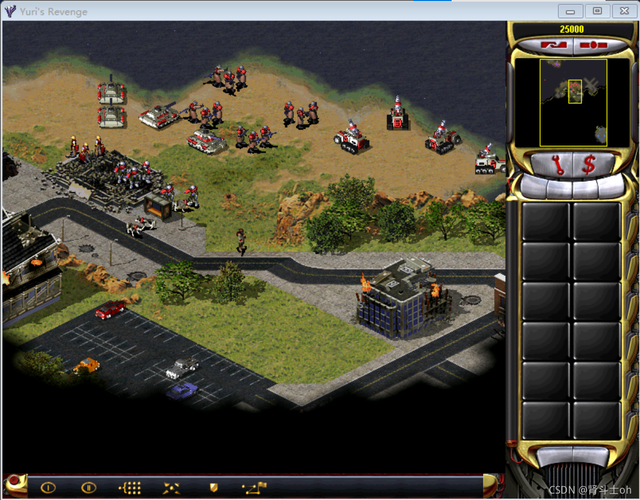
Task: Choose the type-select dotted grid command
Action: coord(130,487)
